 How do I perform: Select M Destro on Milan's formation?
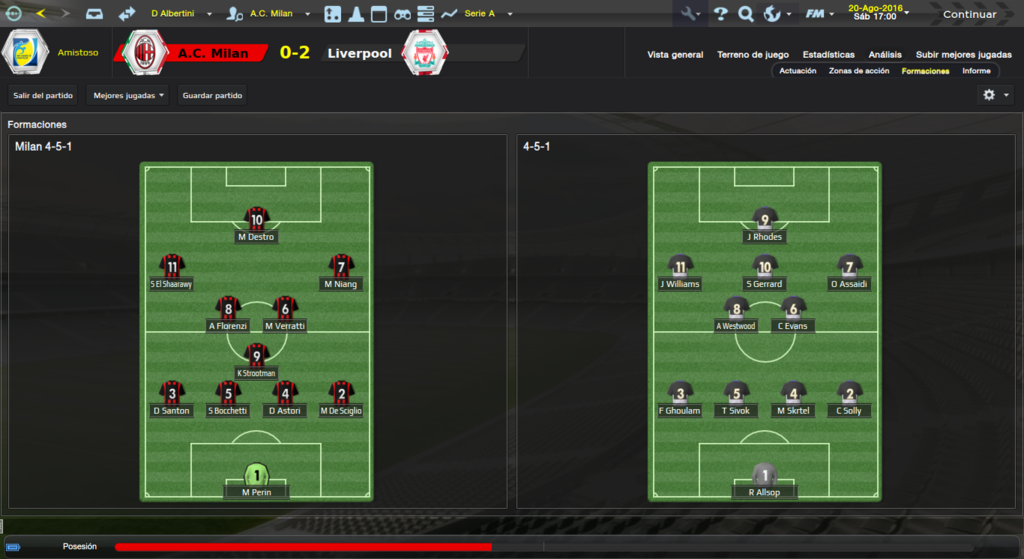pos(257,226)
